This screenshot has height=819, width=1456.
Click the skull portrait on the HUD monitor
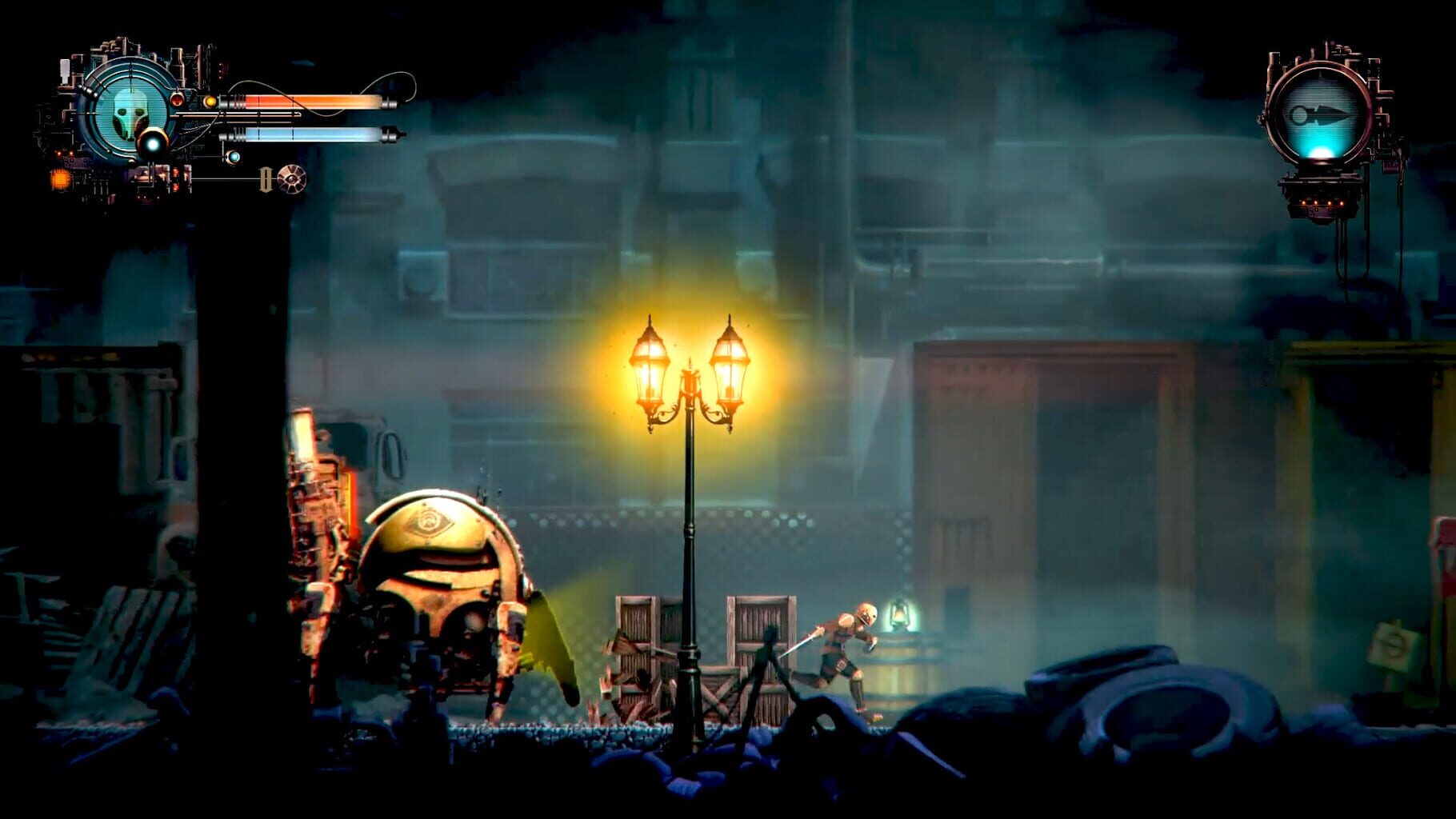[x=129, y=116]
